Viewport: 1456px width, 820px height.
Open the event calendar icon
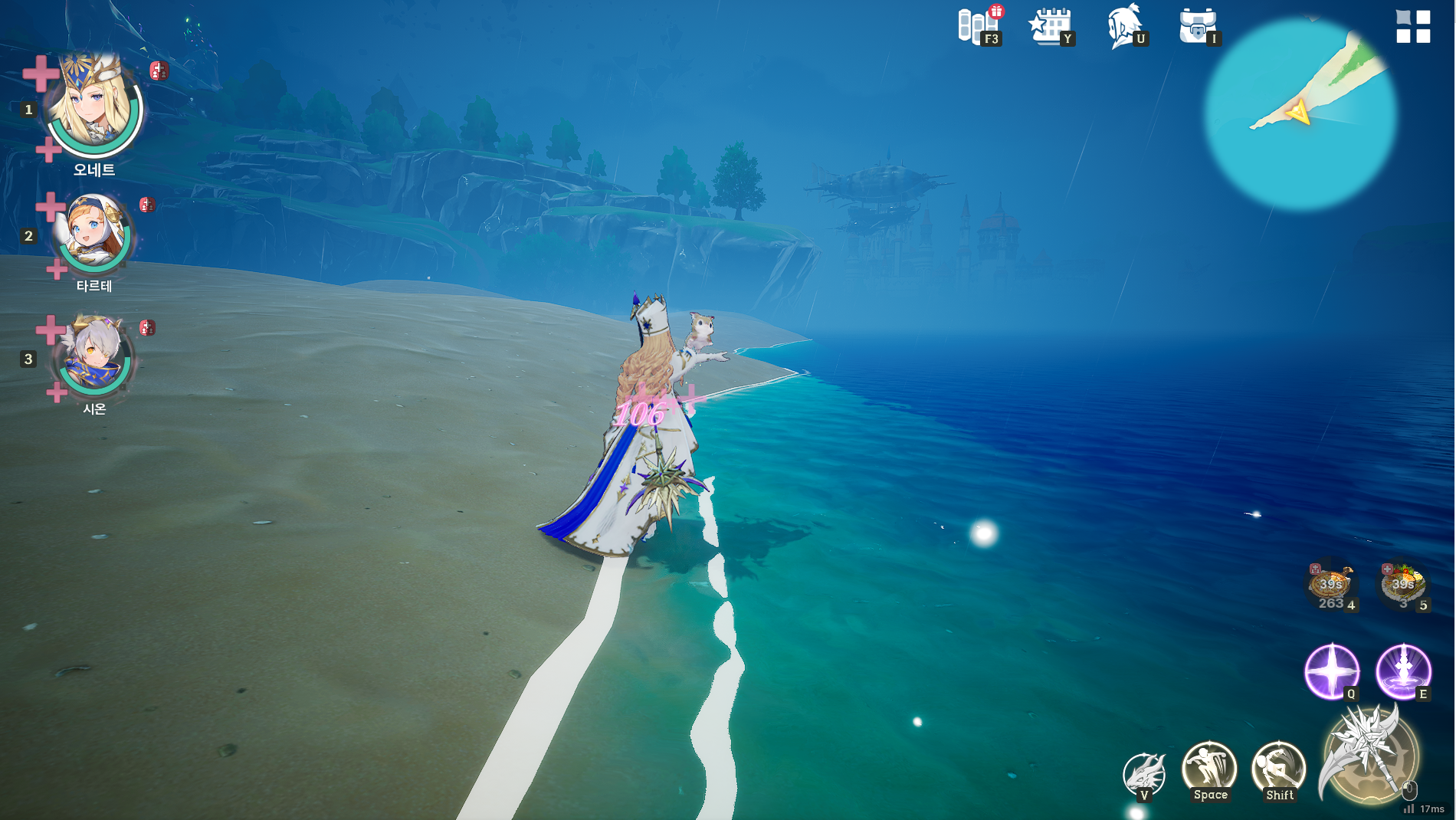point(1051,27)
